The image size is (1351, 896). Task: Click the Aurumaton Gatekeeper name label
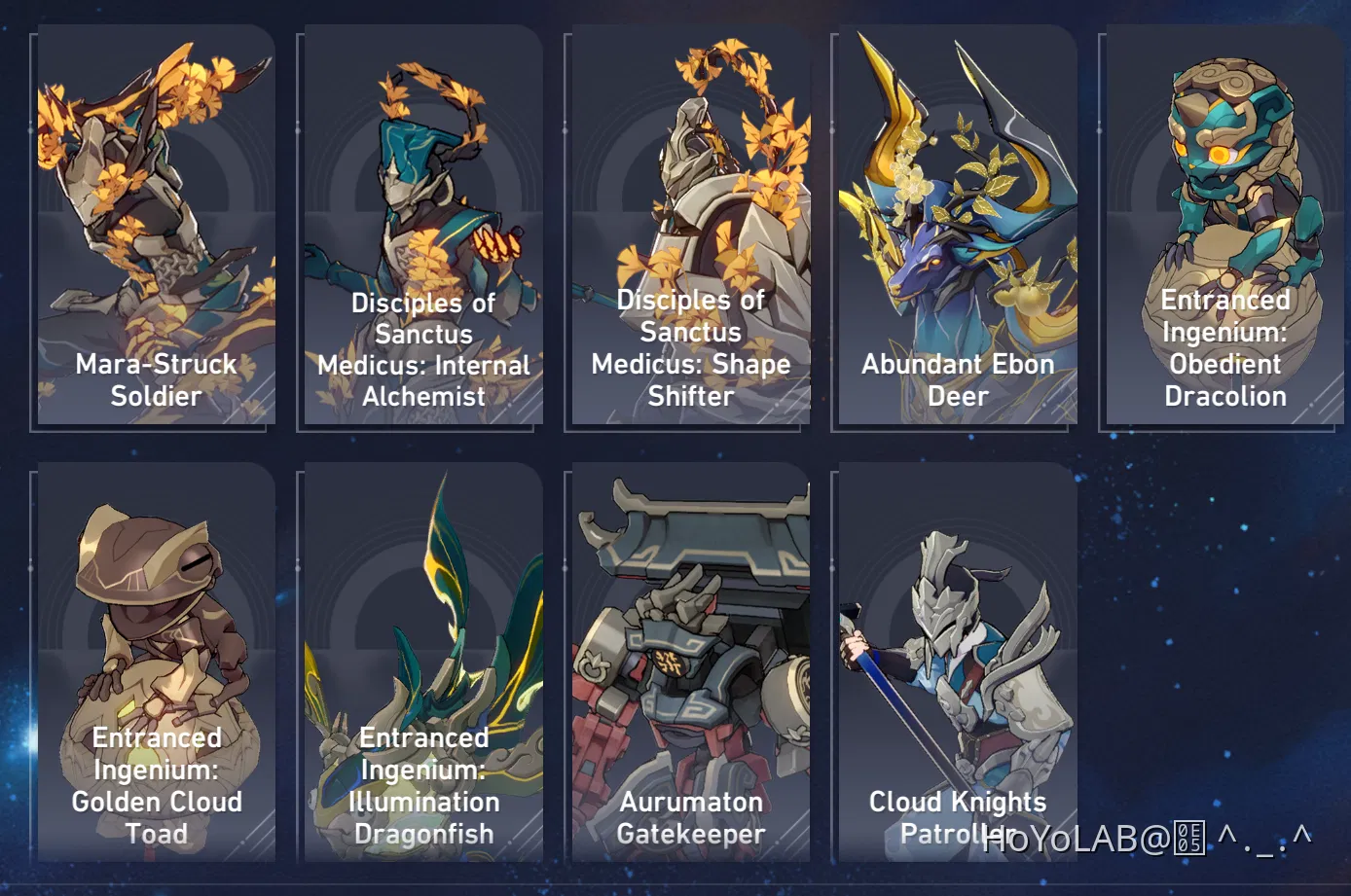point(689,817)
